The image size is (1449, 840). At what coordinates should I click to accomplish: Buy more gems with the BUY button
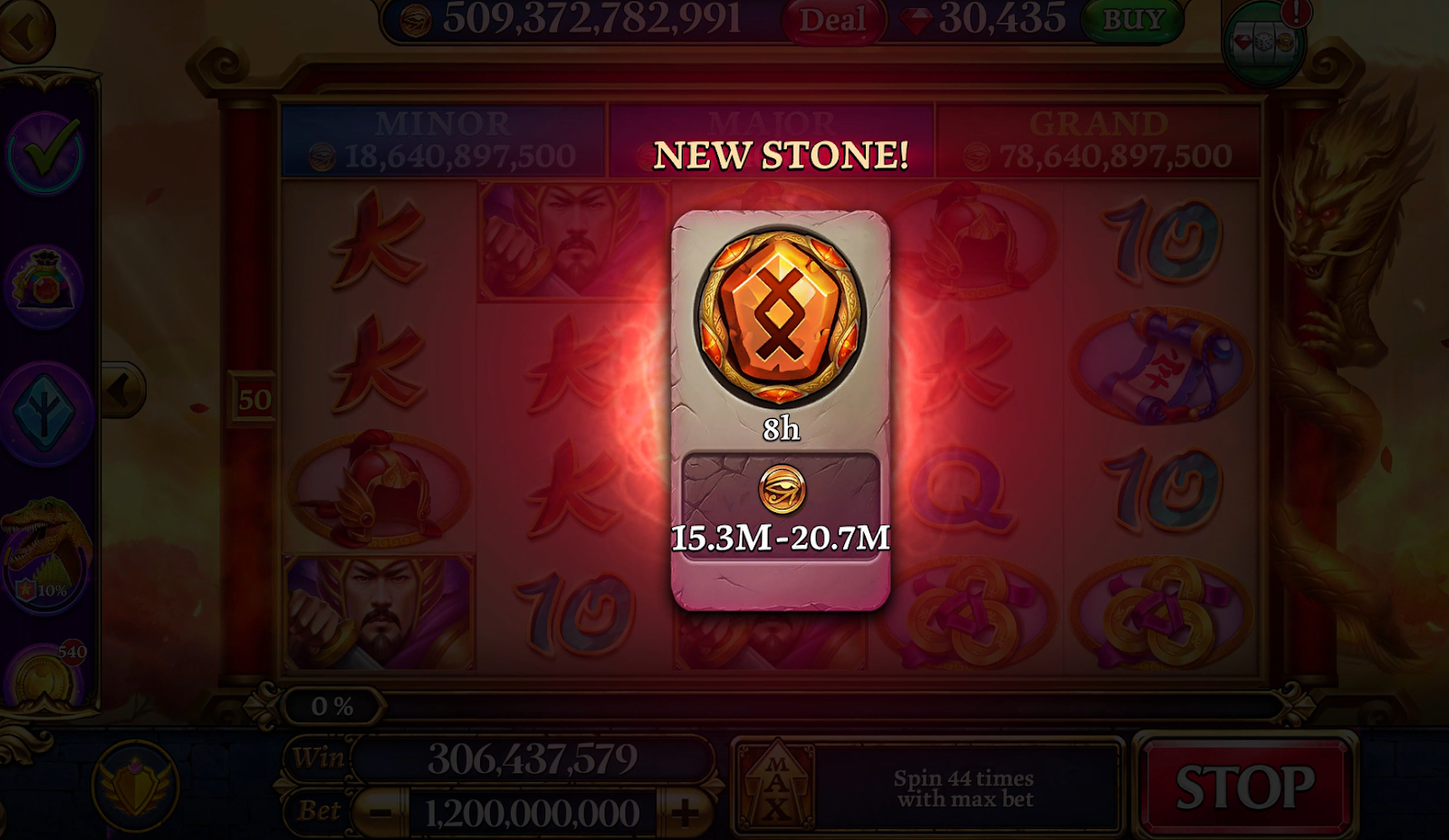pos(1133,20)
